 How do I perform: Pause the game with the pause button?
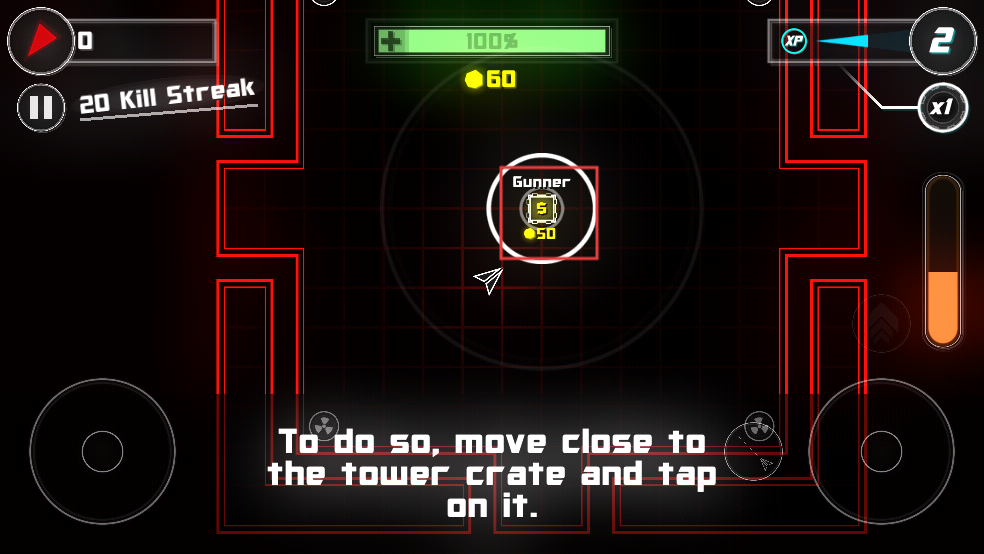tap(41, 107)
